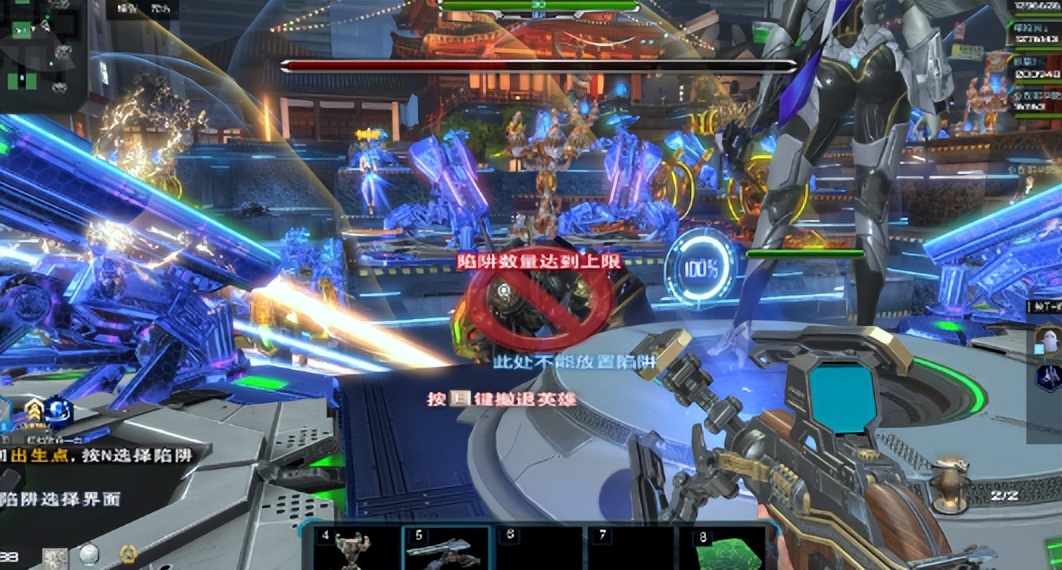Activate the blue hexagon skill icon
The image size is (1062, 570).
click(x=59, y=410)
